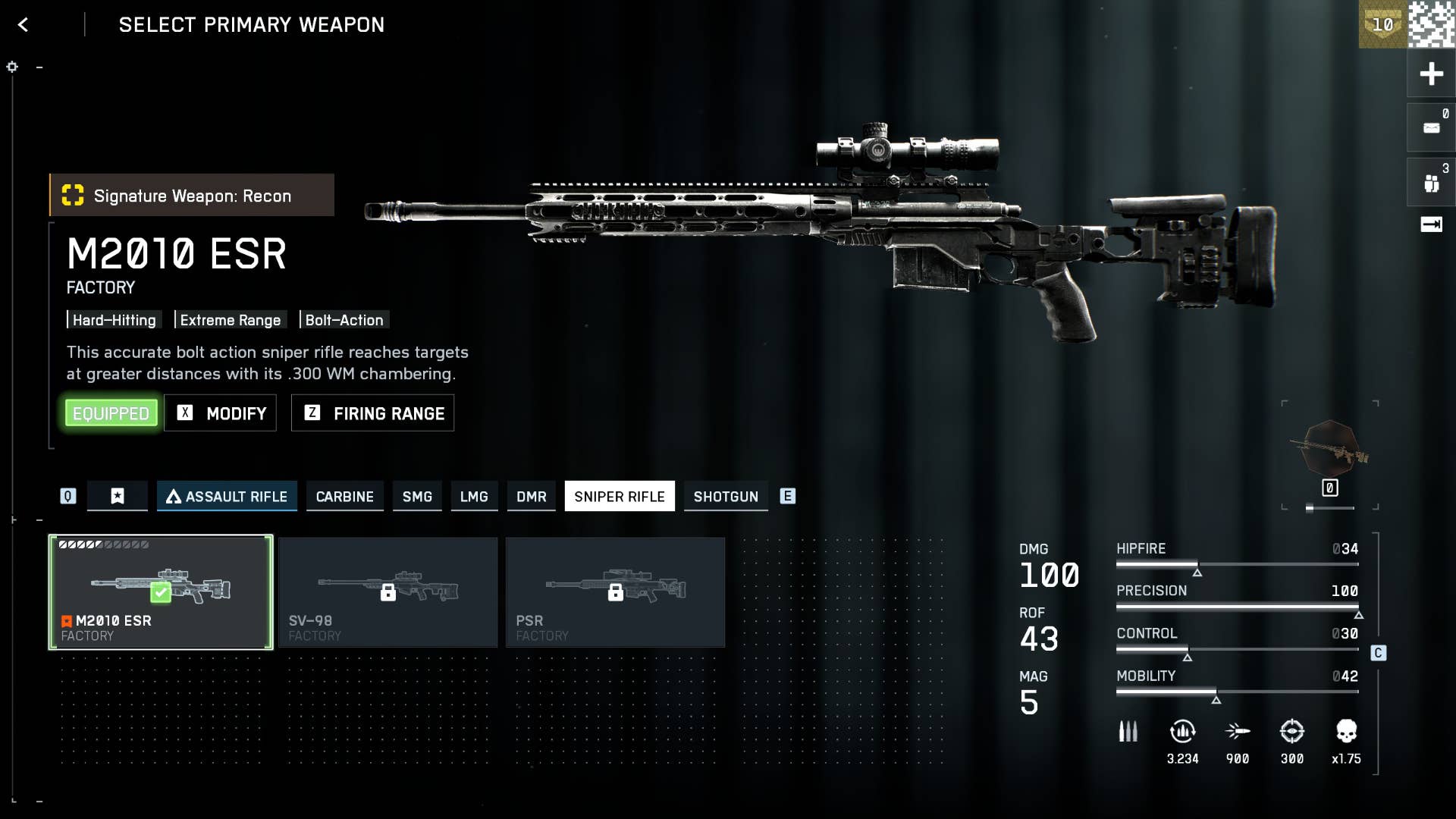
Task: Choose the Sniper Rifle tab
Action: (x=619, y=497)
